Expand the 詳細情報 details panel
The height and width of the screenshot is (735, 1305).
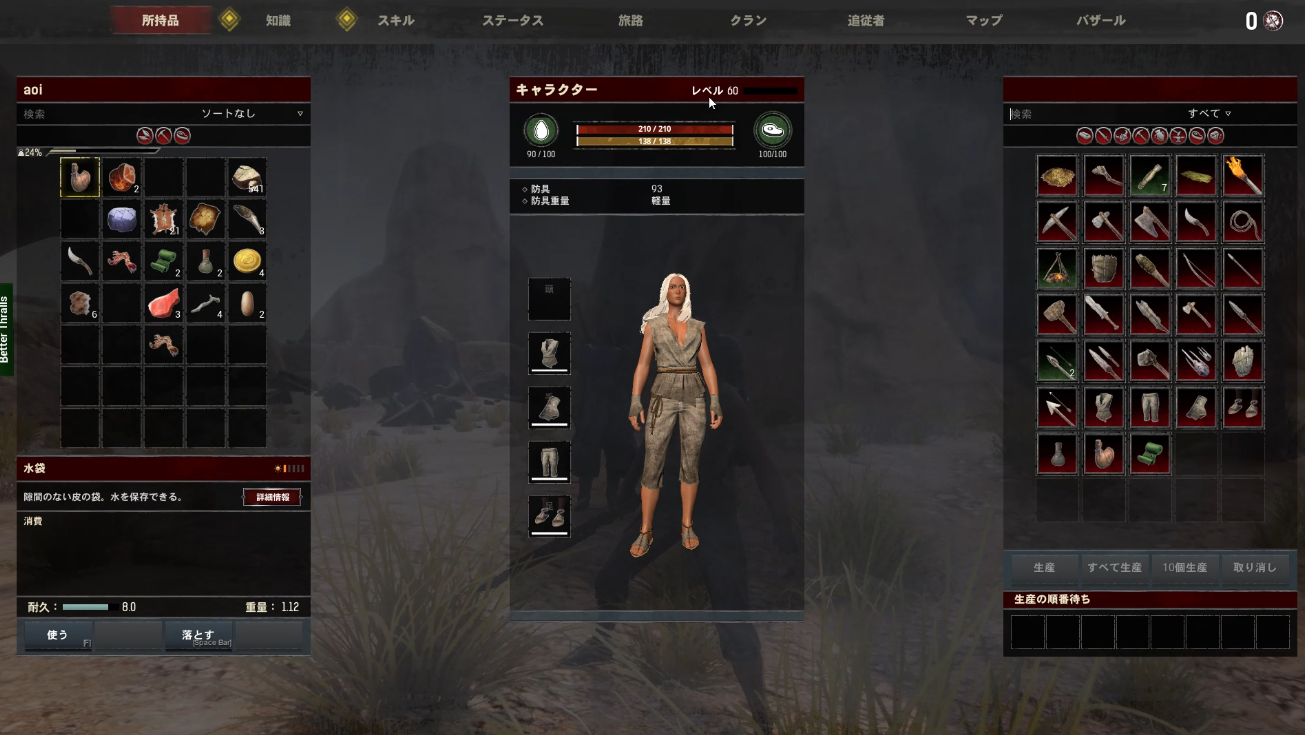(x=272, y=497)
